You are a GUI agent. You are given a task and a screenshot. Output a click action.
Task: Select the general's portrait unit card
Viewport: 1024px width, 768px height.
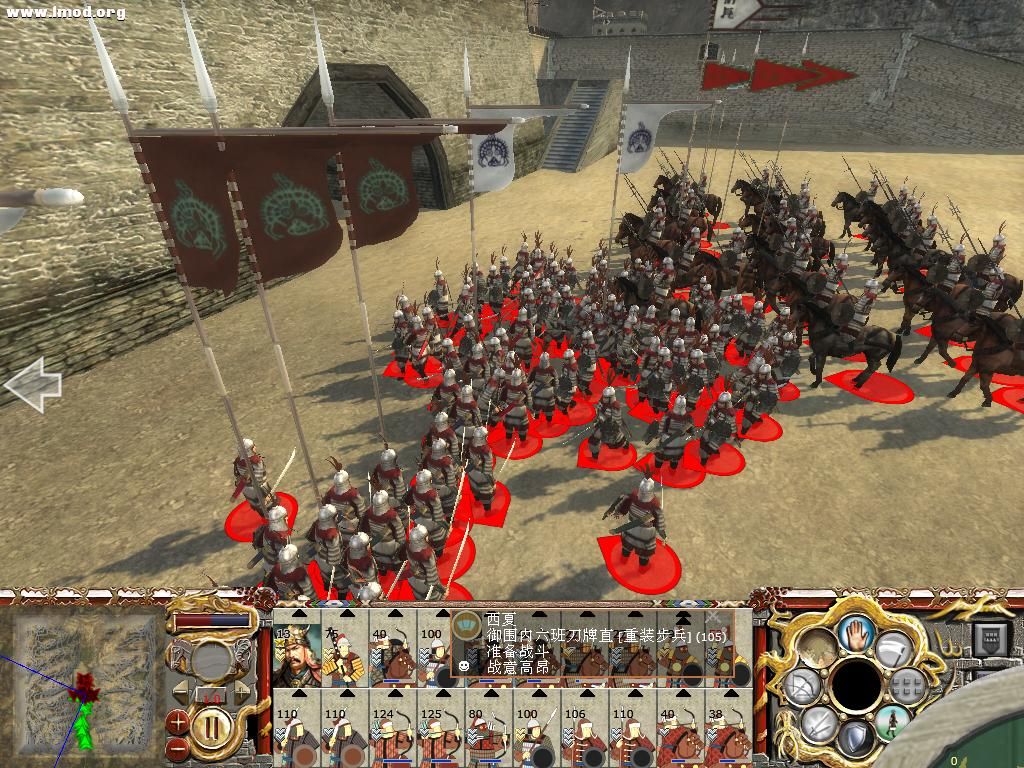(x=296, y=650)
